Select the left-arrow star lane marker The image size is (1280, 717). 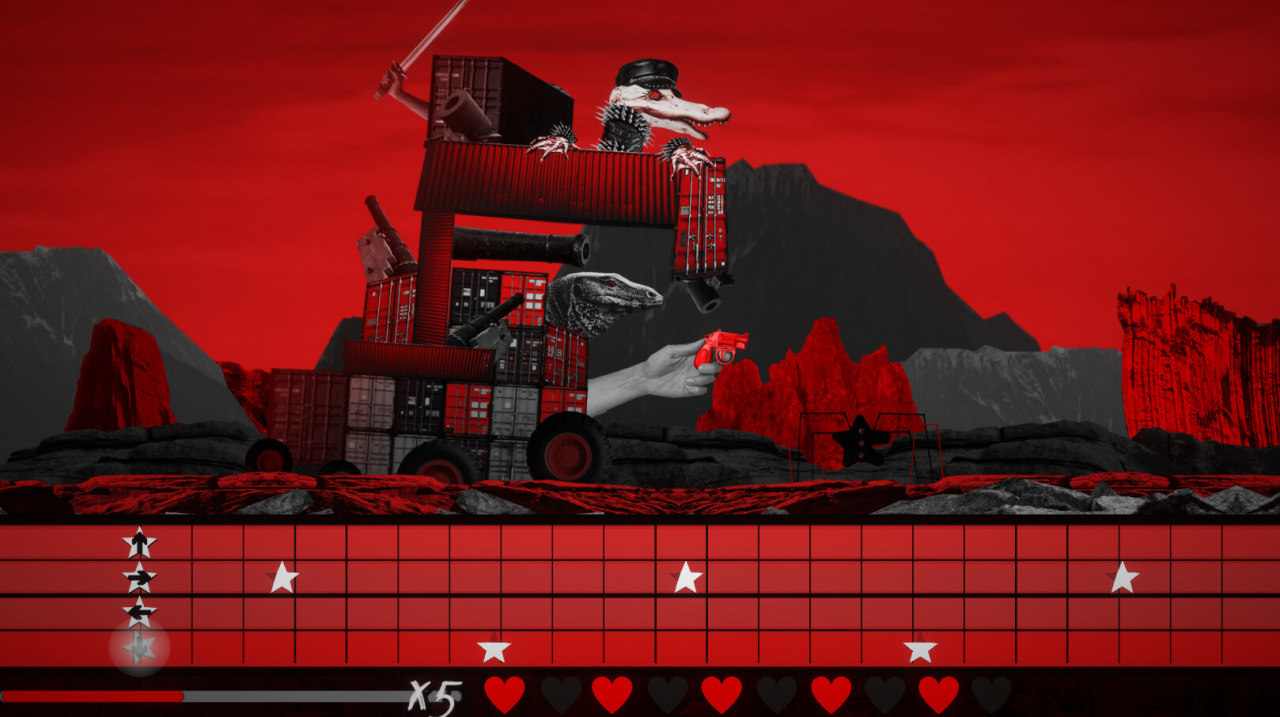(x=140, y=612)
